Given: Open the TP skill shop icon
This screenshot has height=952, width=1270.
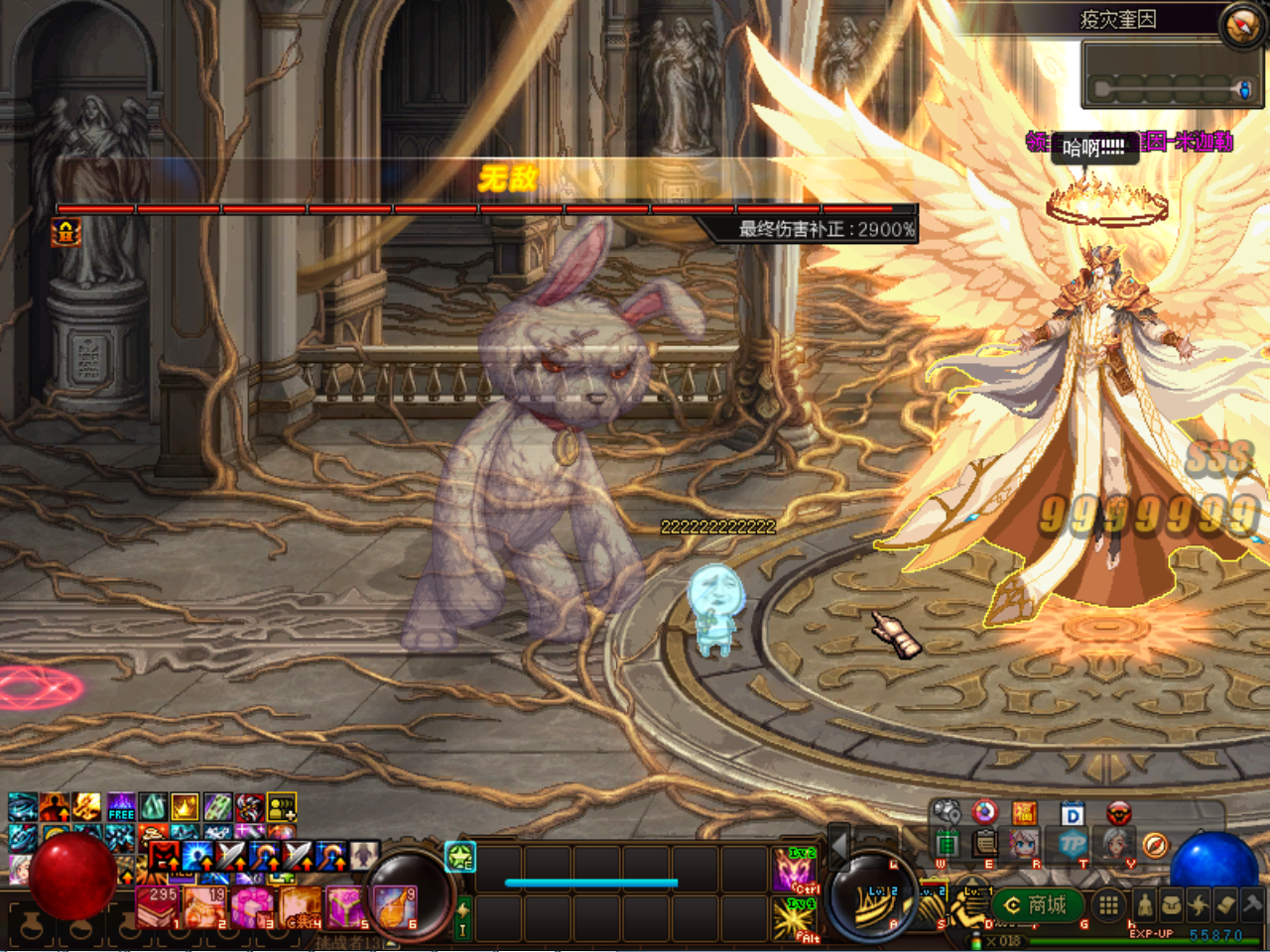Looking at the screenshot, I should pyautogui.click(x=1072, y=844).
